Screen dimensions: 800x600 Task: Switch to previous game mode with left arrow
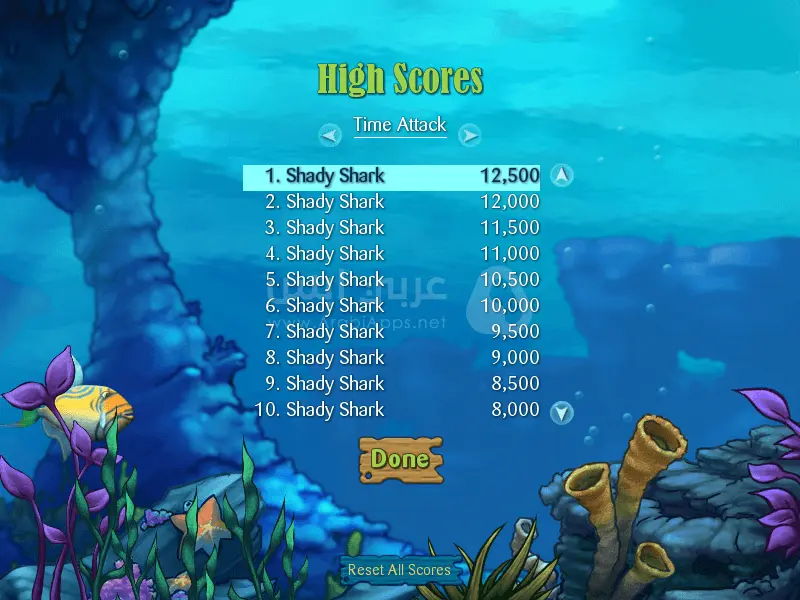[330, 135]
